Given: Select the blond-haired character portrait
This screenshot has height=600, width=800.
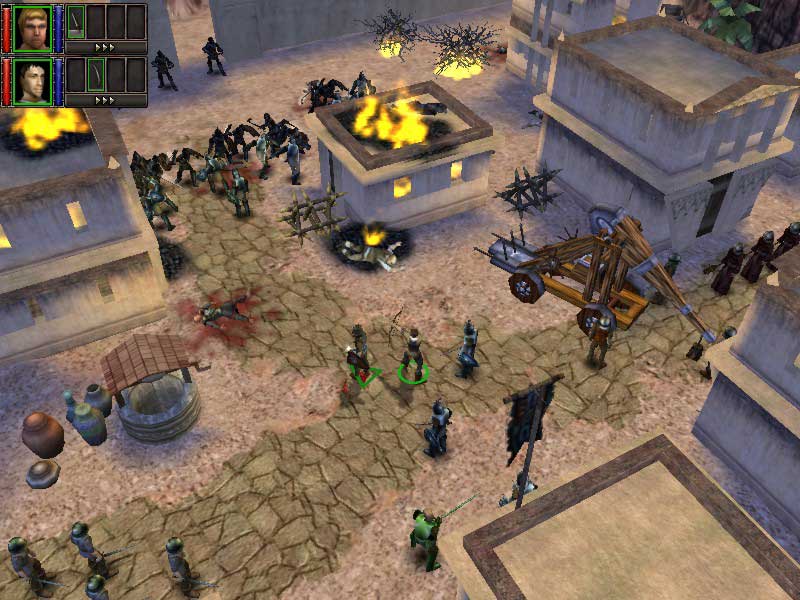Looking at the screenshot, I should coord(31,27).
